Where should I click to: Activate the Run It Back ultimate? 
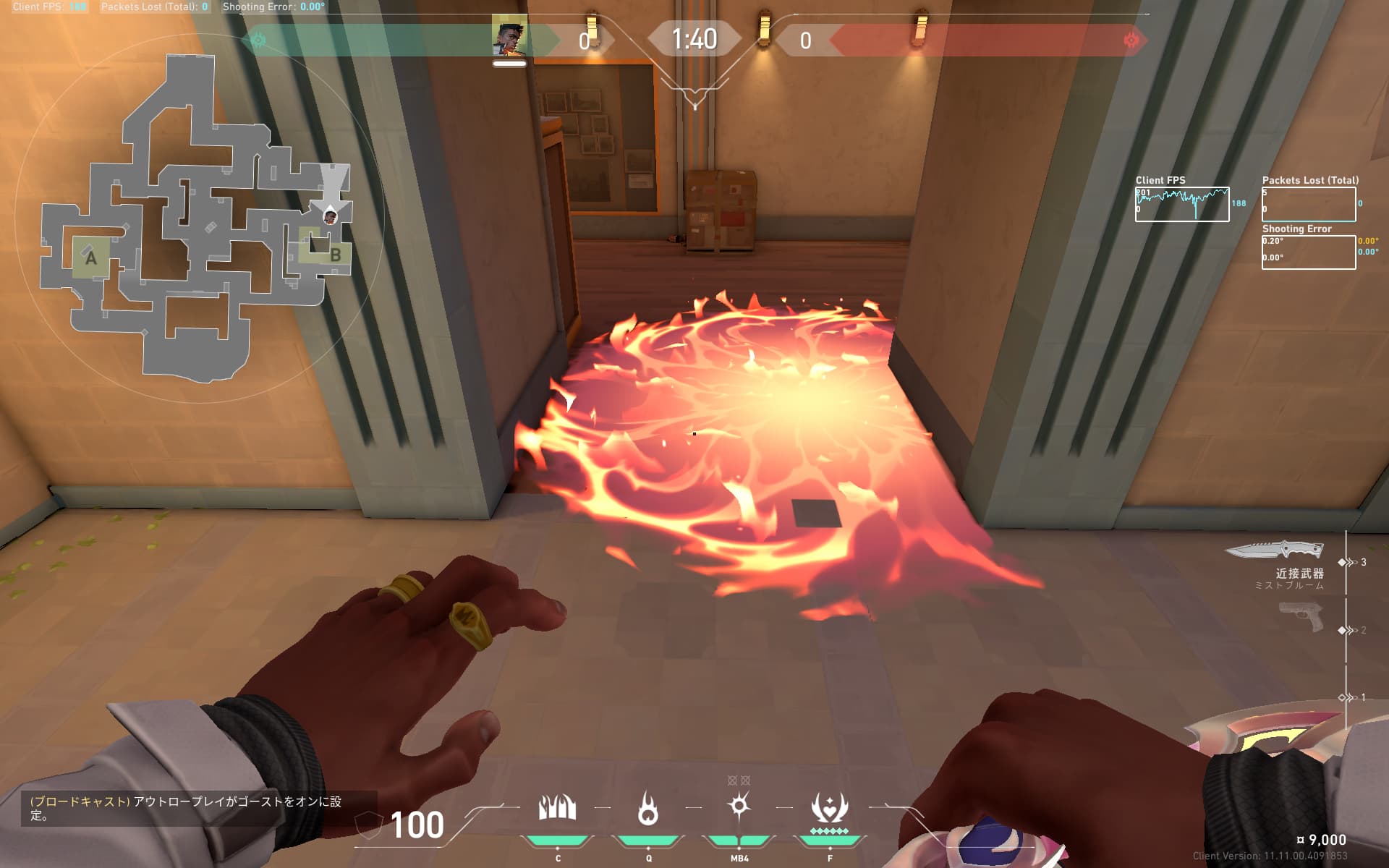(x=829, y=809)
